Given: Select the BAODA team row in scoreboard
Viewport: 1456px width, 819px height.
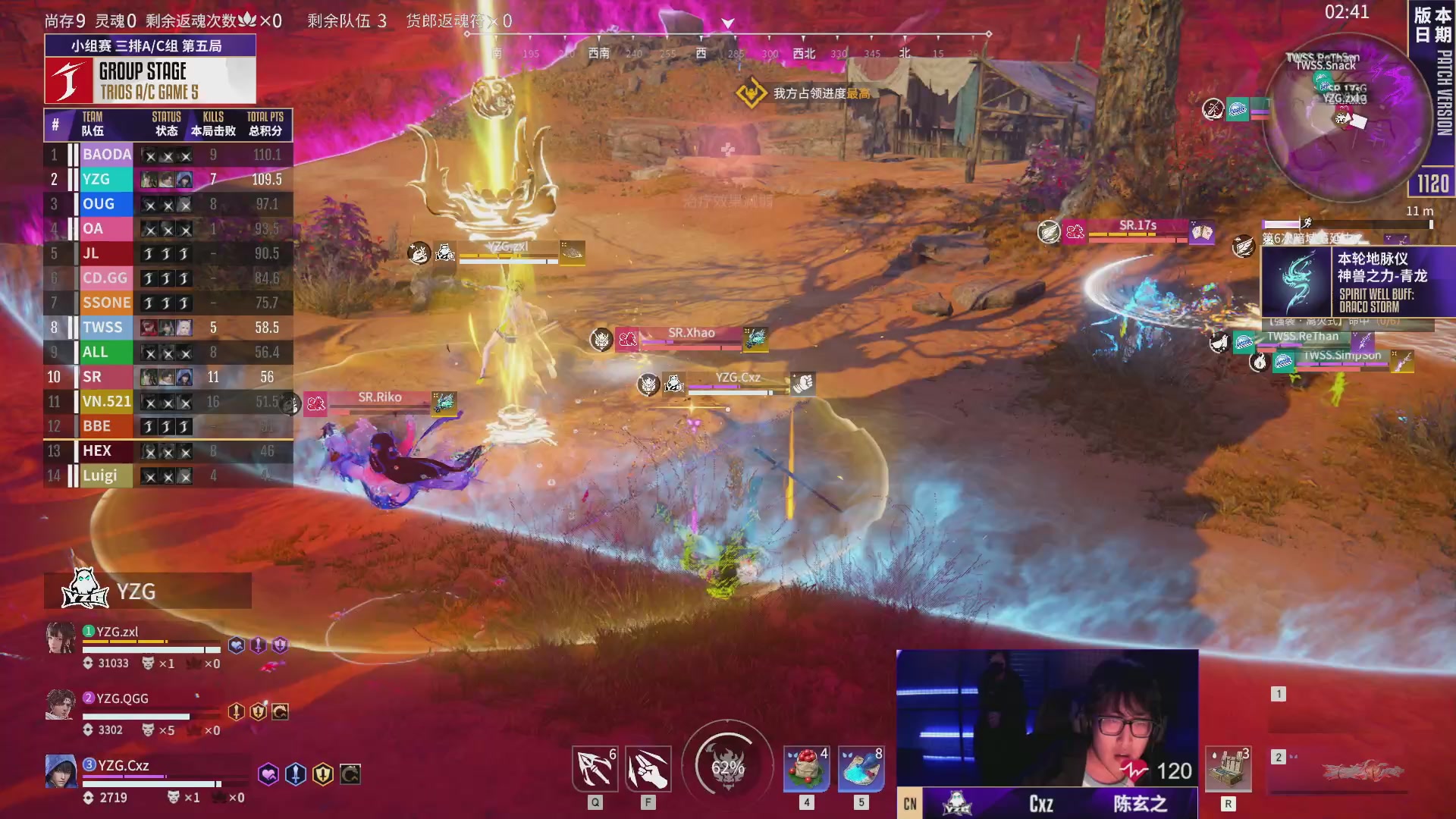Looking at the screenshot, I should (x=168, y=155).
